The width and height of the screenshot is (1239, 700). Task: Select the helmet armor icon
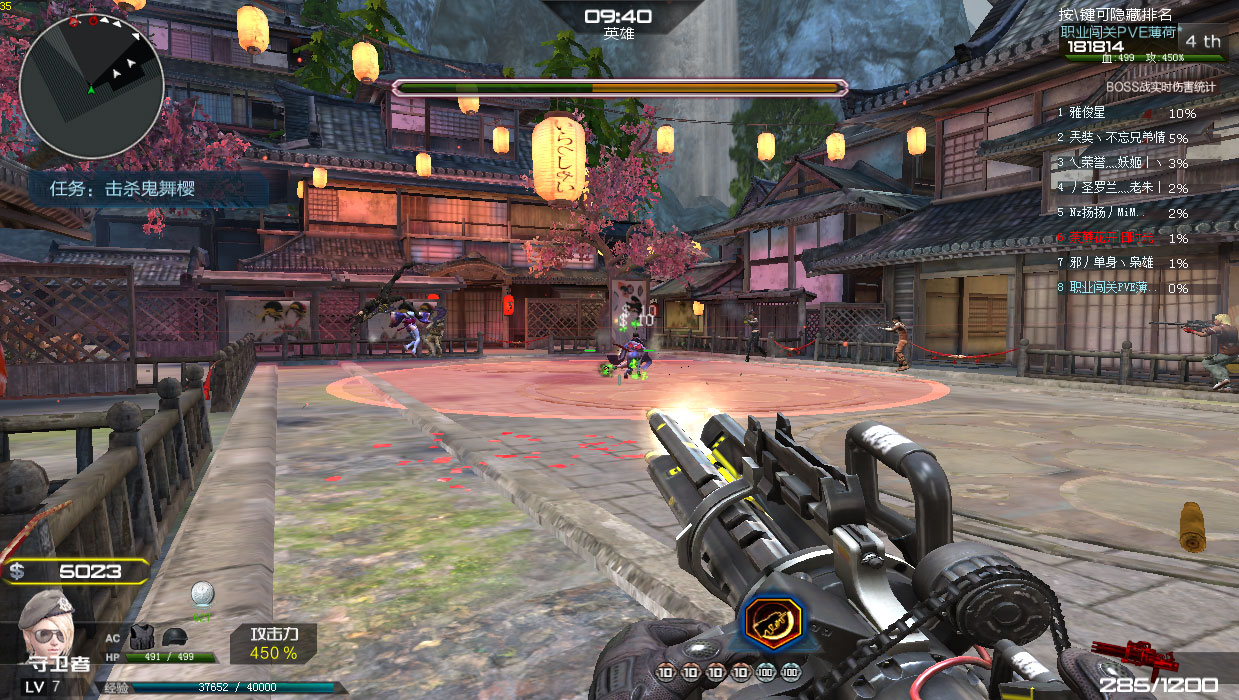(173, 635)
